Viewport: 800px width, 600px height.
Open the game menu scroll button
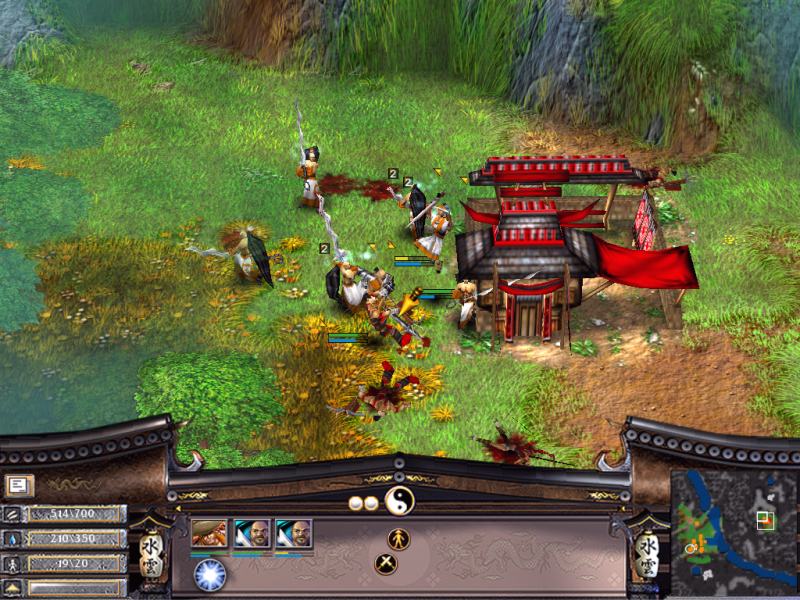[17, 486]
